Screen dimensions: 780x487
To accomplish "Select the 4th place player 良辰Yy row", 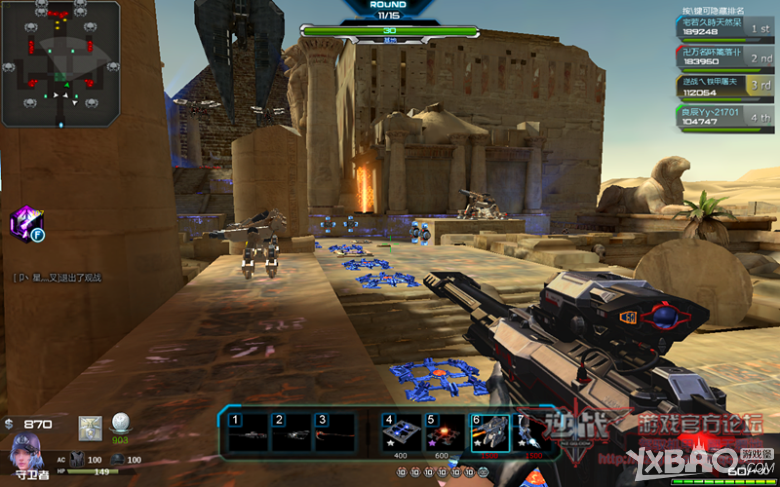I will (x=724, y=118).
